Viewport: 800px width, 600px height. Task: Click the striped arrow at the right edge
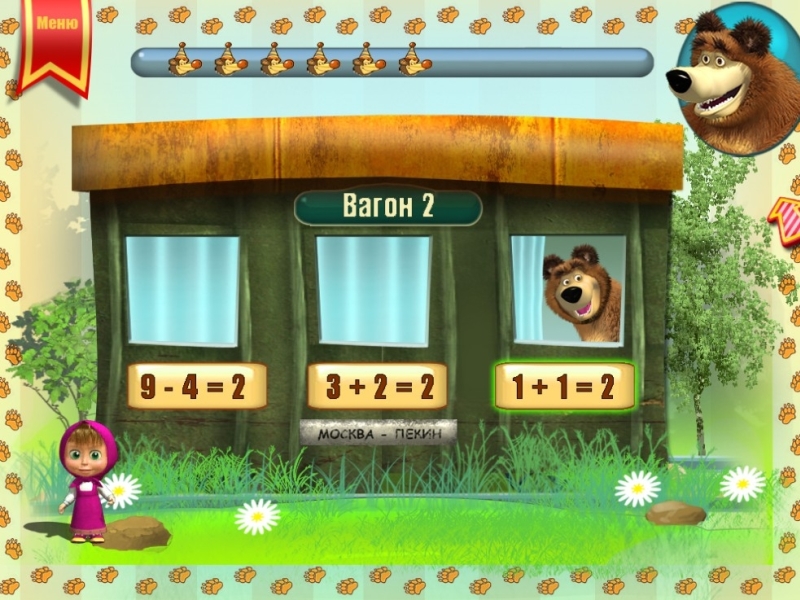pos(786,215)
